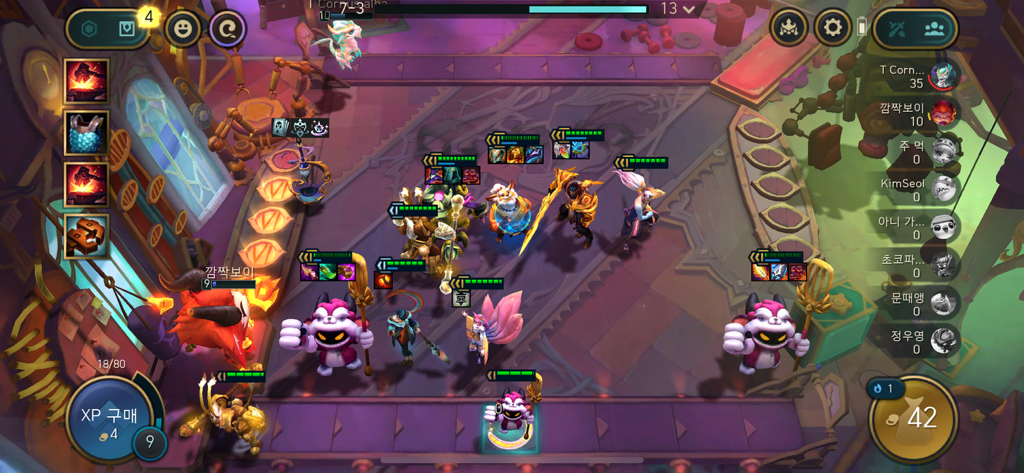Select the highlighted bench unit
The image size is (1024, 473).
tap(510, 413)
